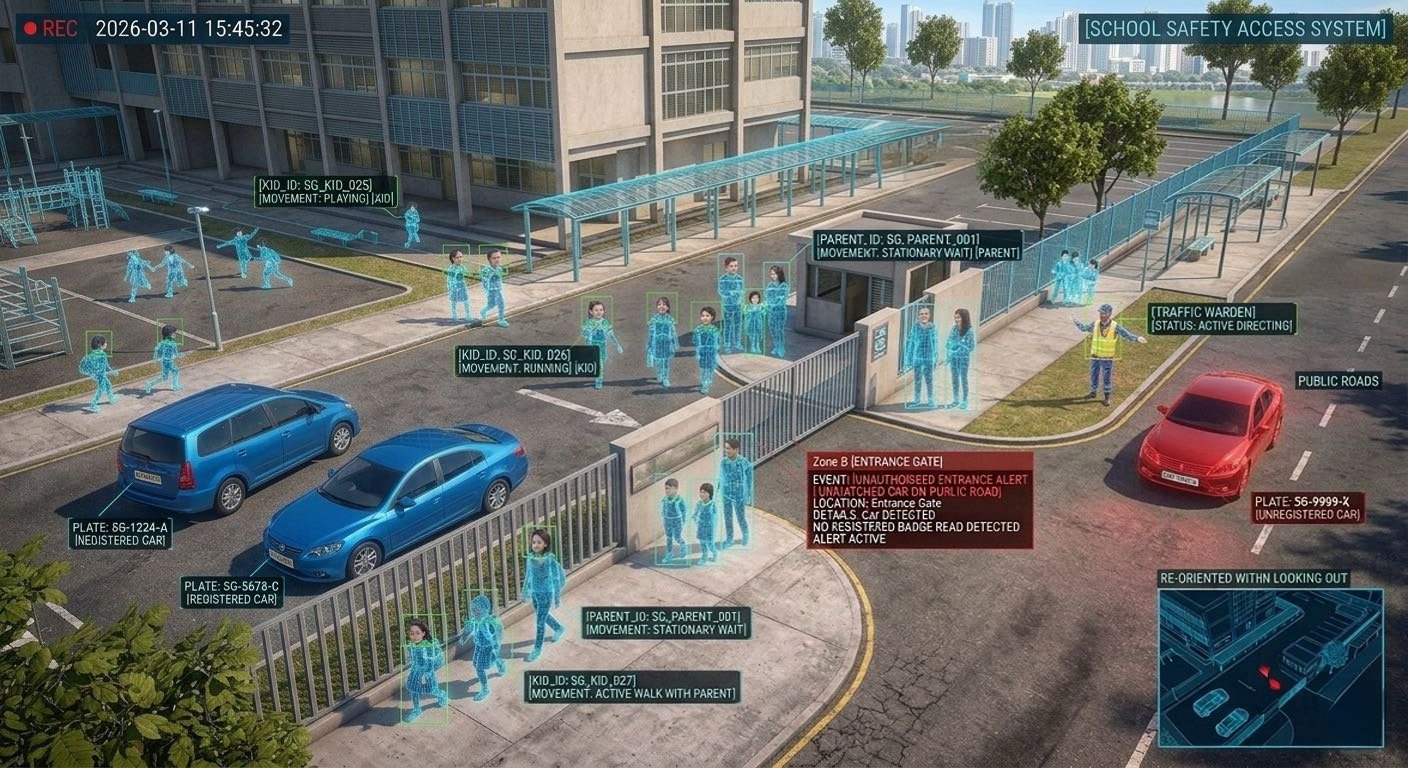
Task: Click the plate 8G-1224-A car tag
Action: 120,533
